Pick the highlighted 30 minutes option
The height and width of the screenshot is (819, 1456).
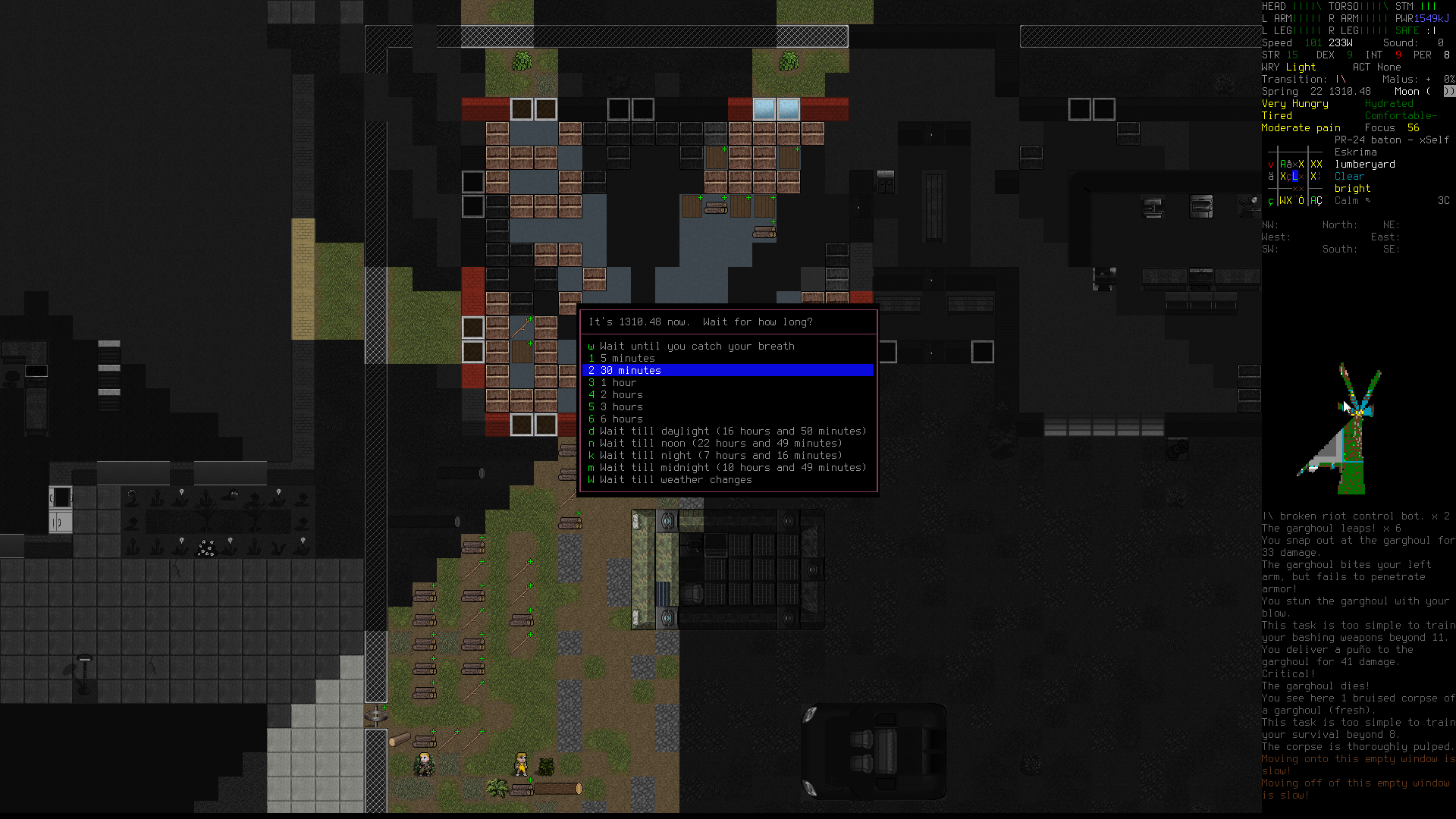click(630, 371)
